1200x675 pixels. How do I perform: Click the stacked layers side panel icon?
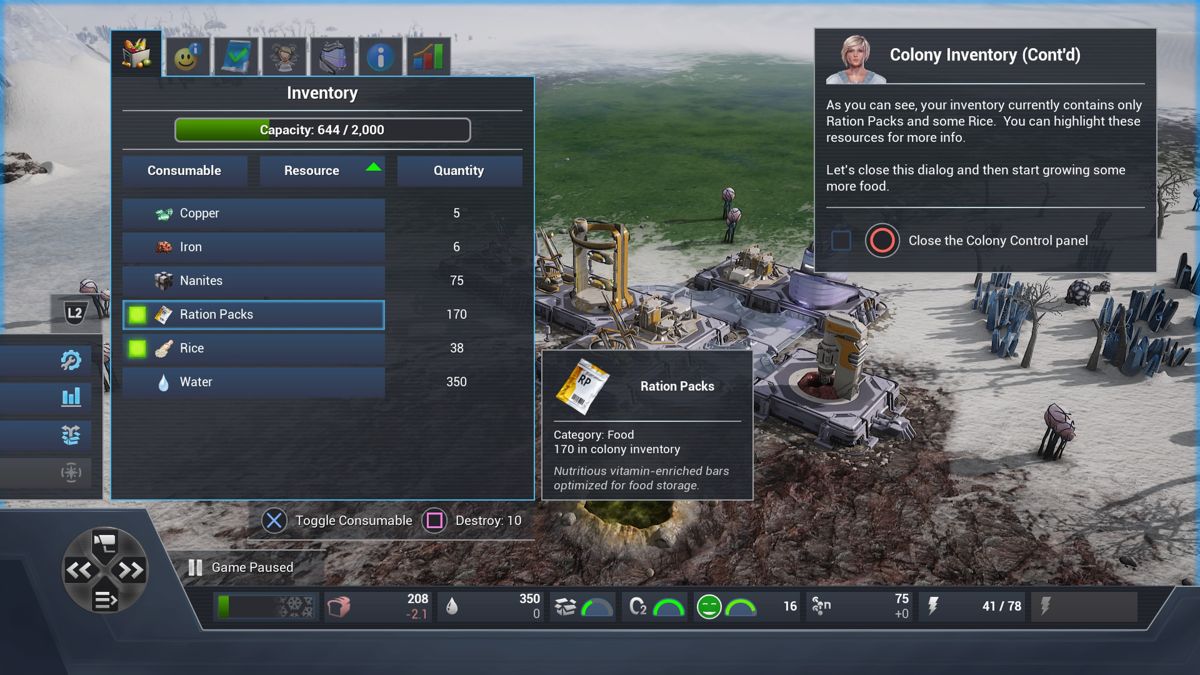pos(70,435)
